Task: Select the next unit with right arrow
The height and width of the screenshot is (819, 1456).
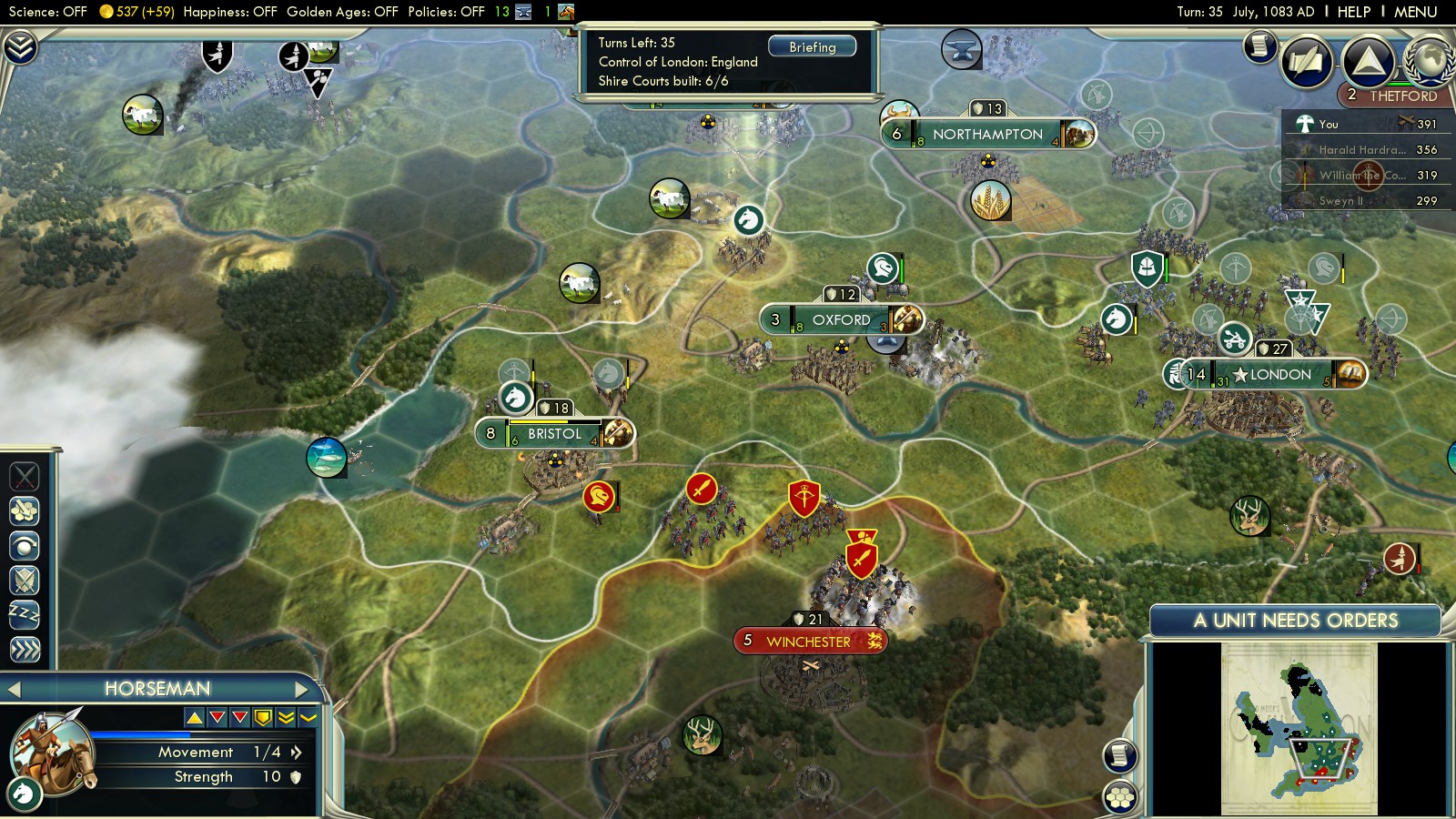Action: [302, 690]
